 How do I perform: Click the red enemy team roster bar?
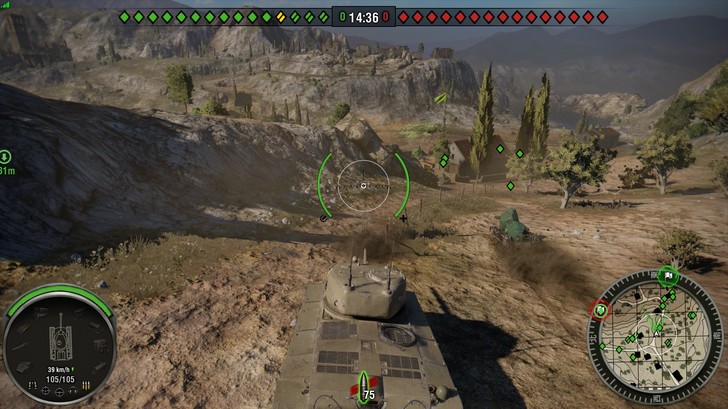tap(502, 17)
